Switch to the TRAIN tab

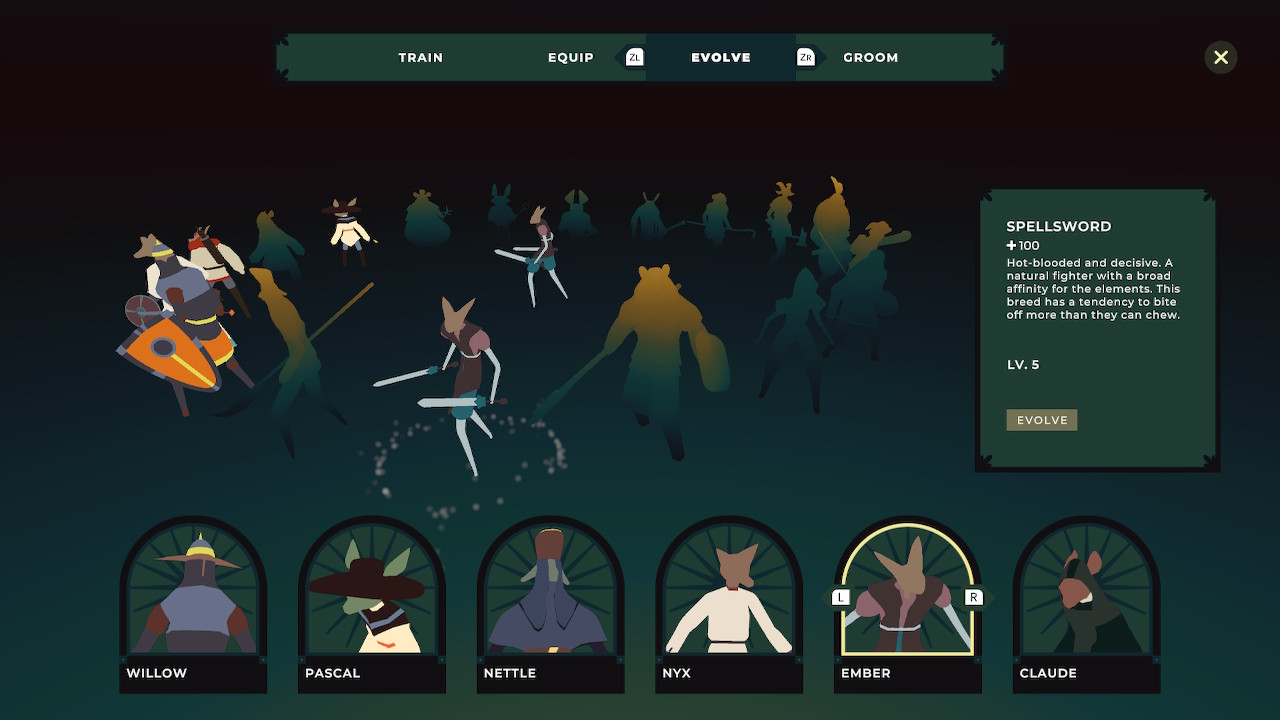420,57
